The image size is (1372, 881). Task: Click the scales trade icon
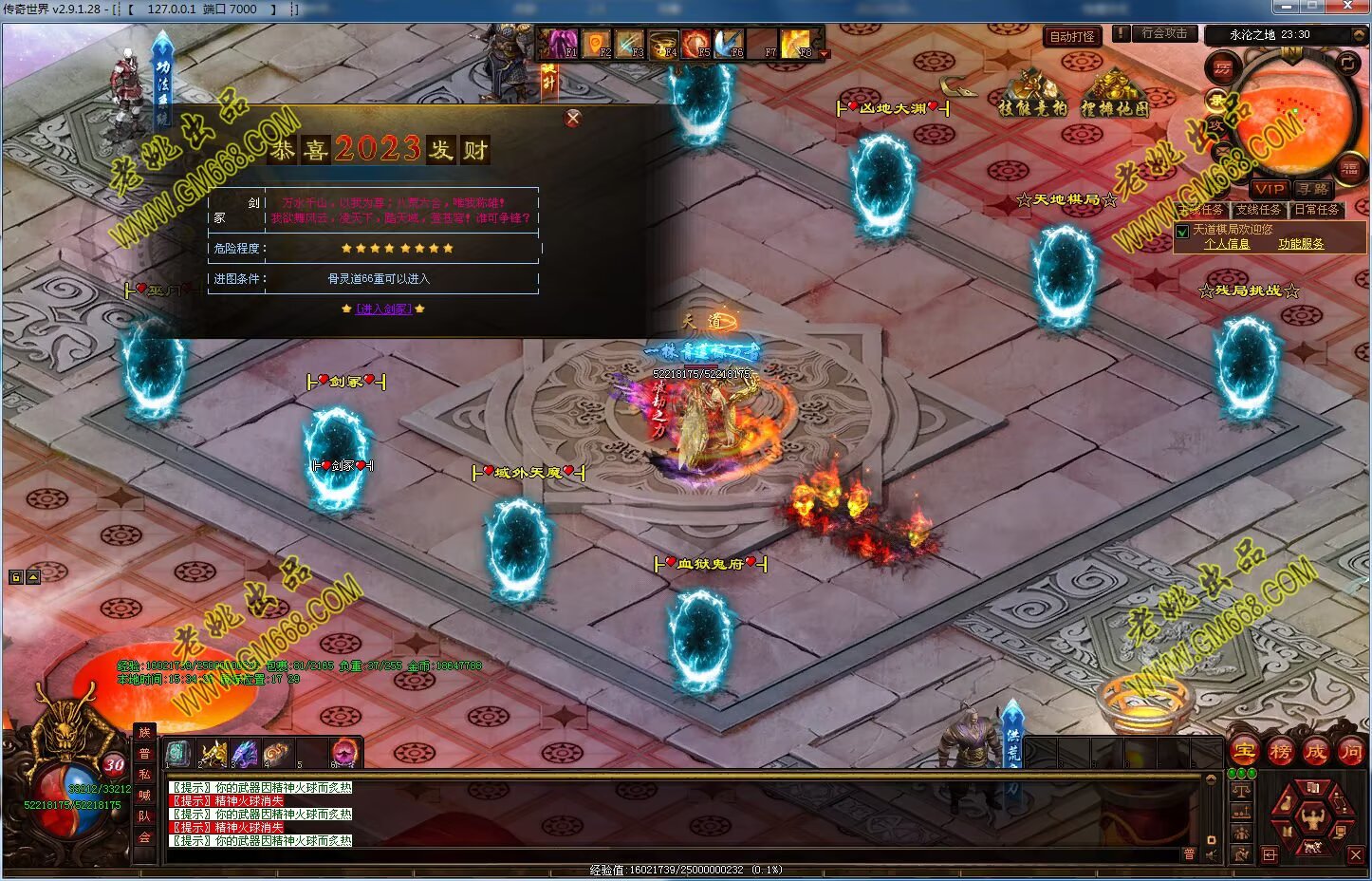point(1240,790)
